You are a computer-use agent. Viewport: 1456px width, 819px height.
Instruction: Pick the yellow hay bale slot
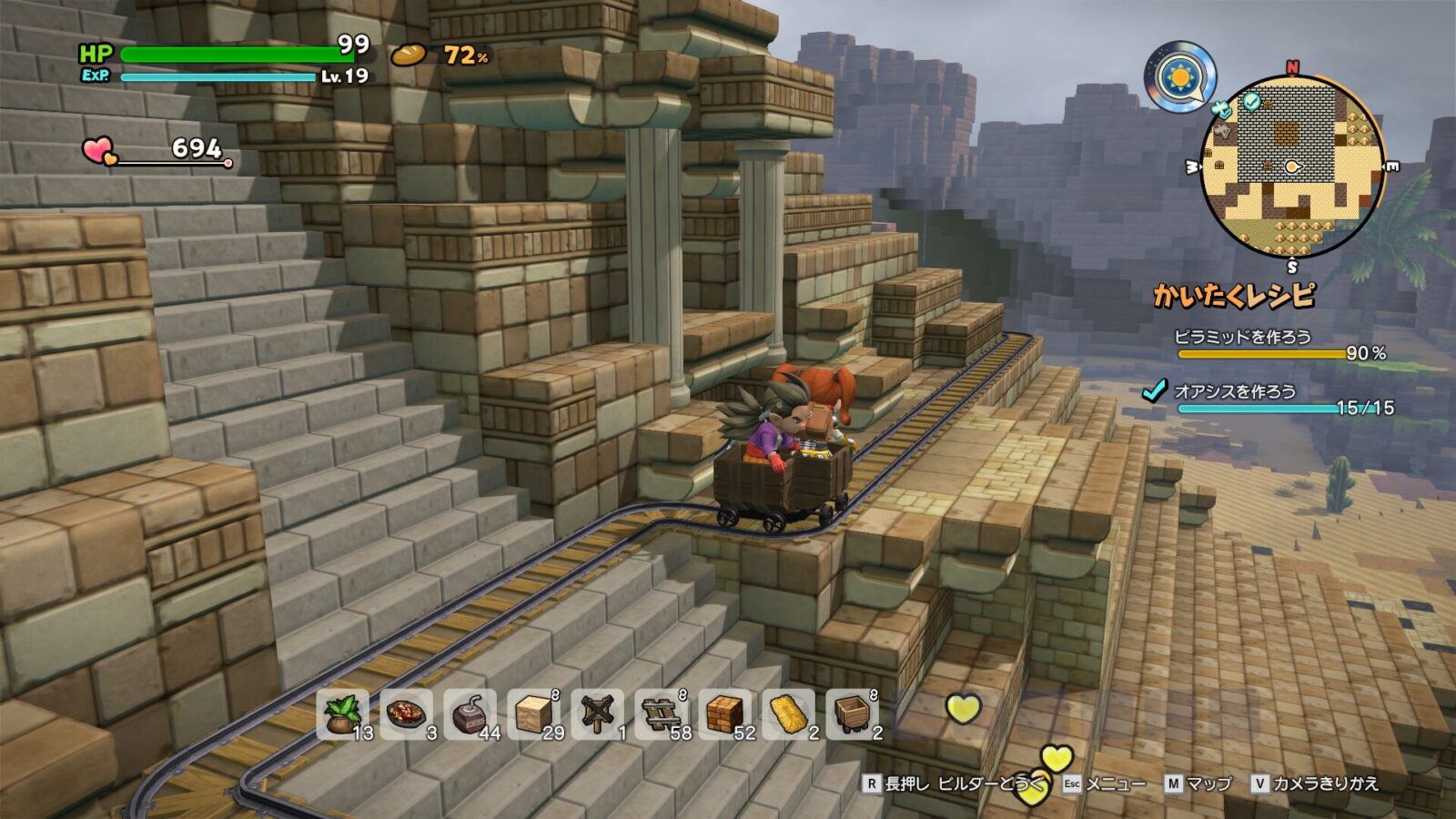788,713
